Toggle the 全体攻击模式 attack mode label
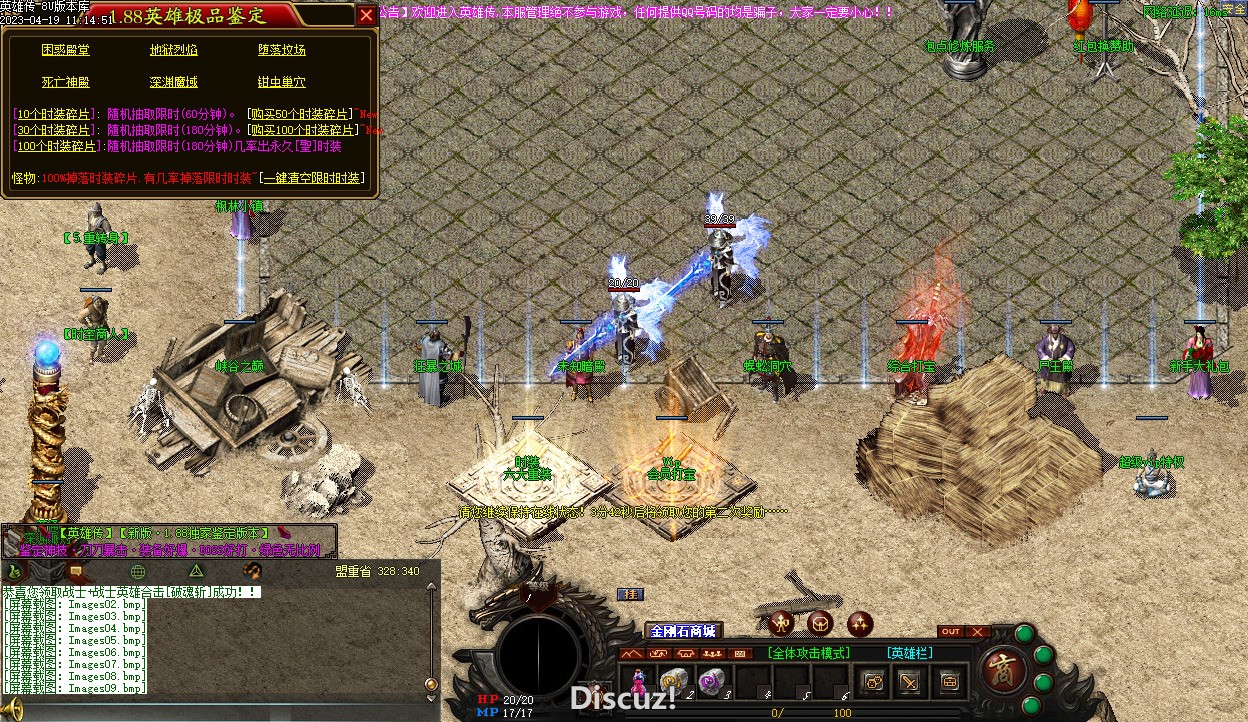 tap(809, 653)
